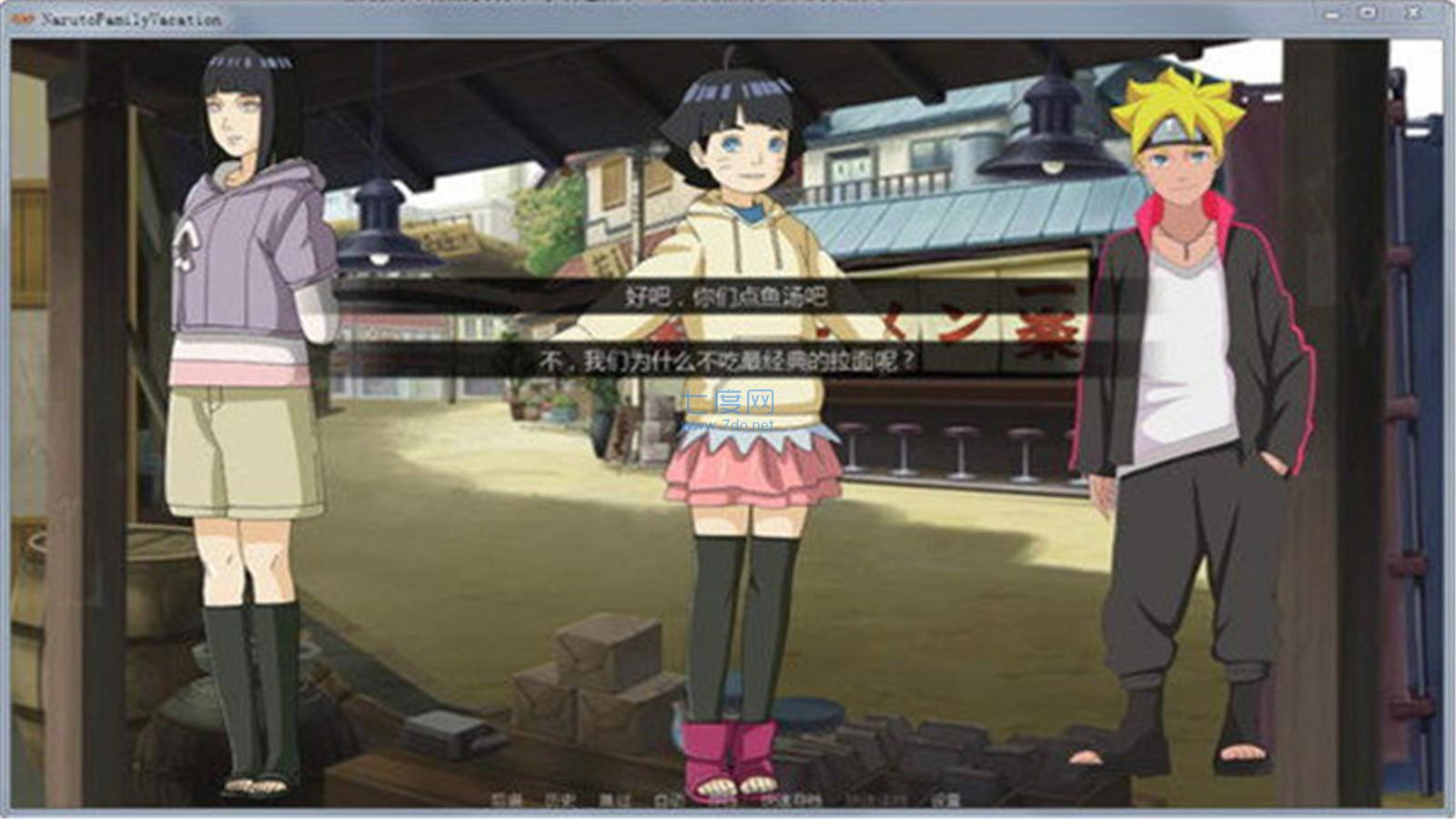Maximize the game window
1456x819 pixels.
pos(1368,11)
